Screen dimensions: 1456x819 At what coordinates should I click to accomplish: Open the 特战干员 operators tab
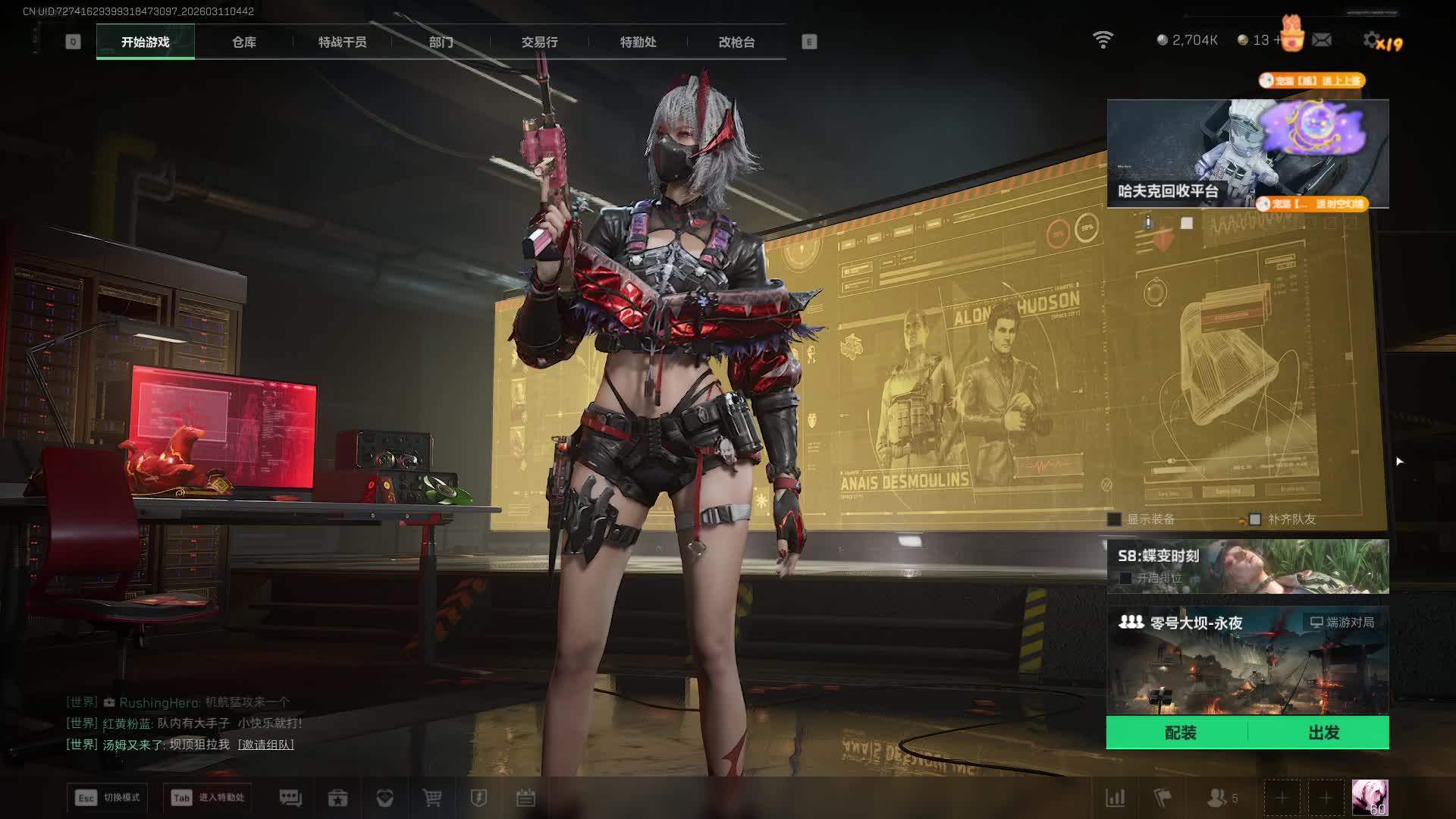[x=342, y=42]
